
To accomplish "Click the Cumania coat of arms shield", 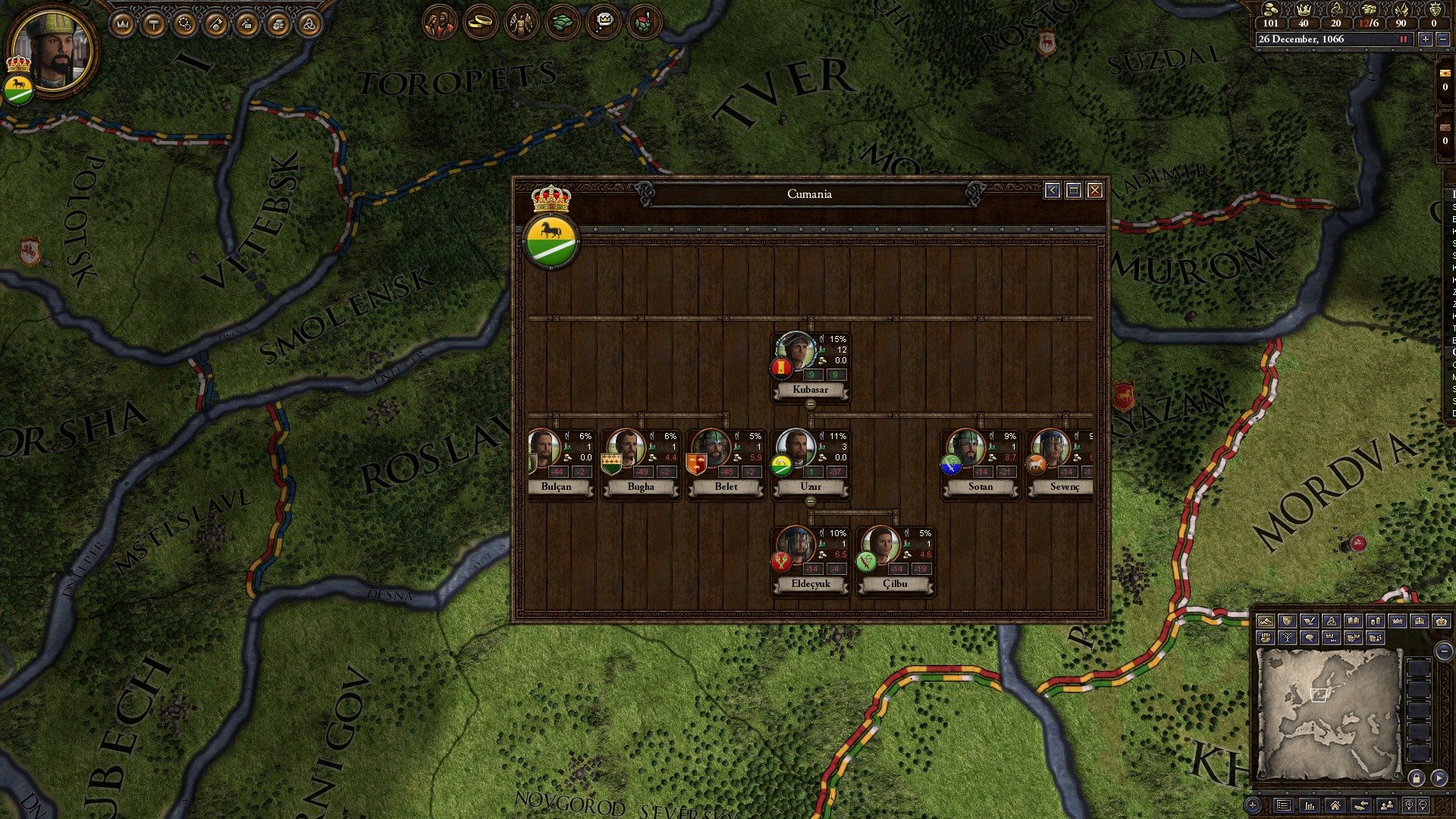I will (551, 241).
